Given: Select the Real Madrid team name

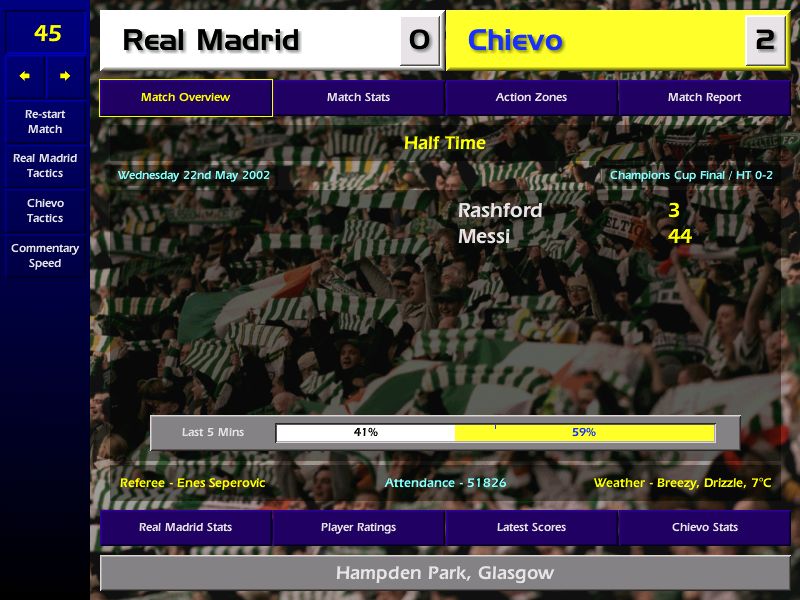Looking at the screenshot, I should pyautogui.click(x=211, y=41).
